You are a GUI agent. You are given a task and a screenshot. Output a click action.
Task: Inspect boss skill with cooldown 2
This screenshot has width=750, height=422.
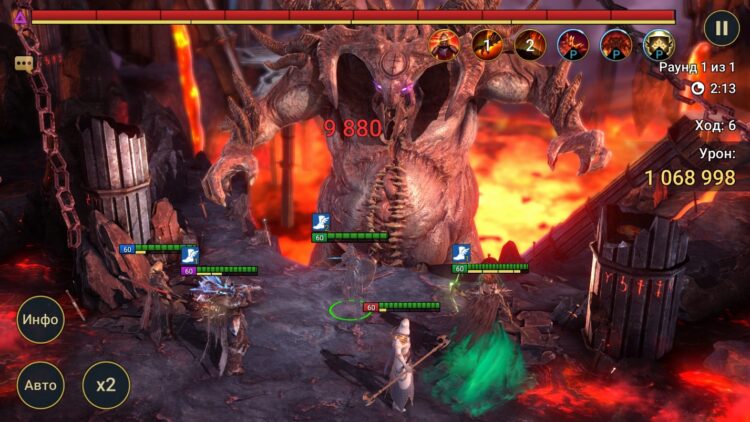530,45
